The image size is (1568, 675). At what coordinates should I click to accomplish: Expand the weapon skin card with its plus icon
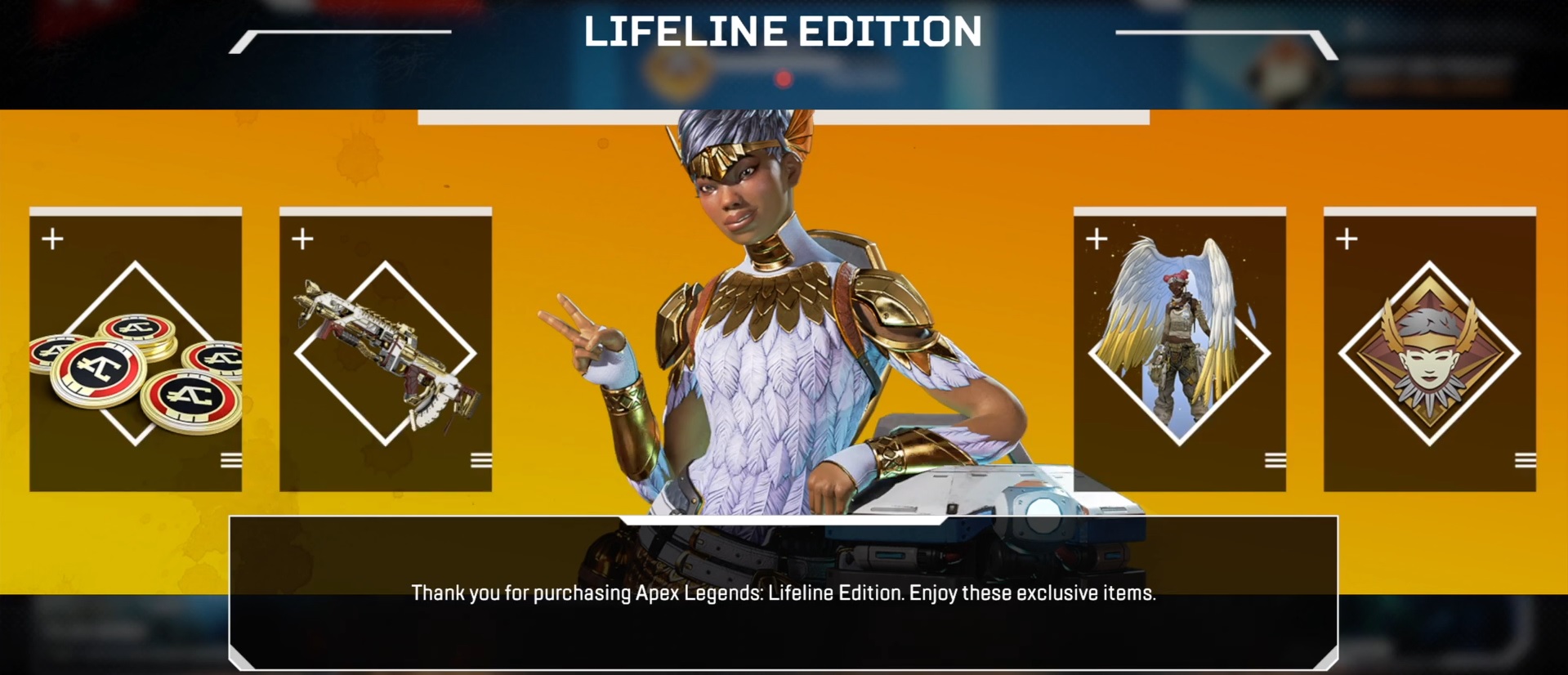tap(302, 239)
